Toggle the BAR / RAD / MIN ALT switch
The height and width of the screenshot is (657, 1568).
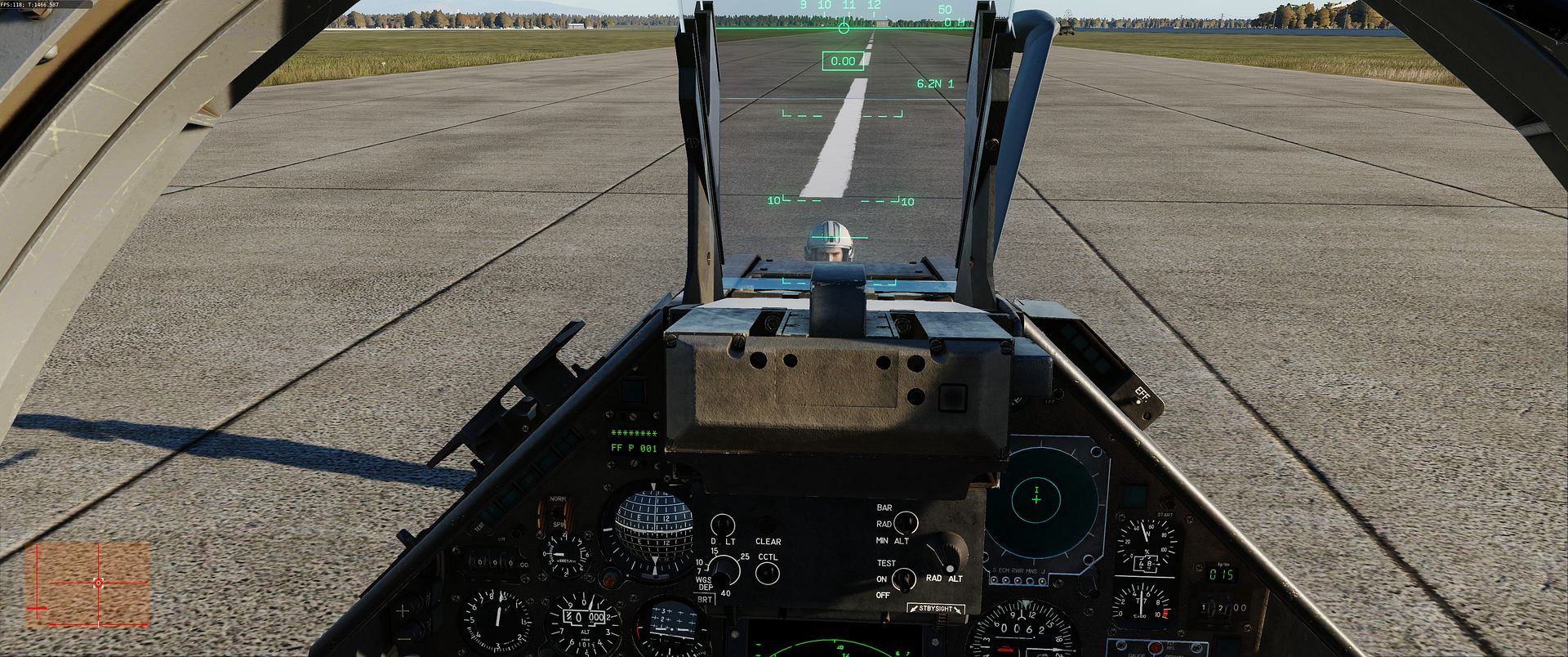(x=904, y=523)
